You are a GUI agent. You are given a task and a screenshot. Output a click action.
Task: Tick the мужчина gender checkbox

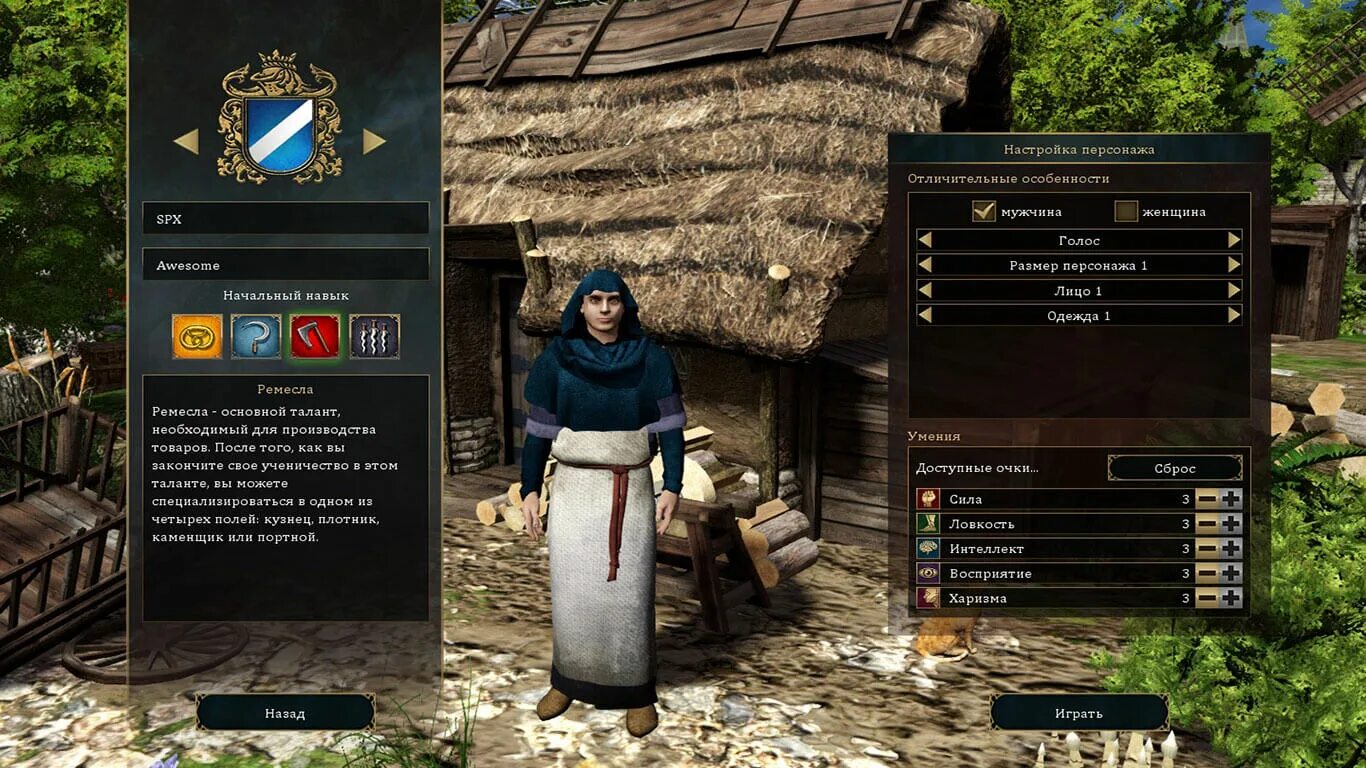pyautogui.click(x=984, y=212)
